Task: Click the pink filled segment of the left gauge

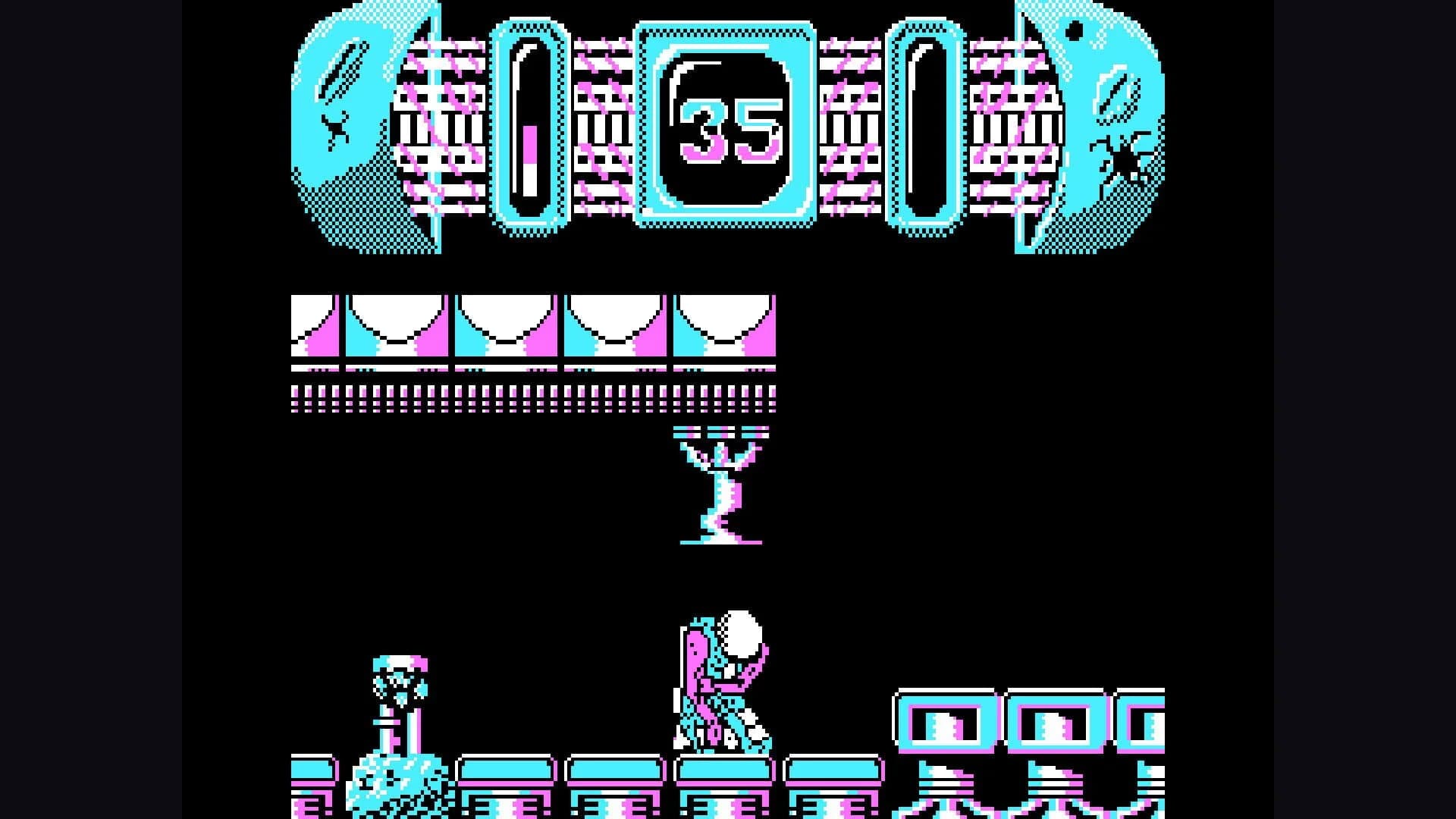Action: tap(529, 144)
